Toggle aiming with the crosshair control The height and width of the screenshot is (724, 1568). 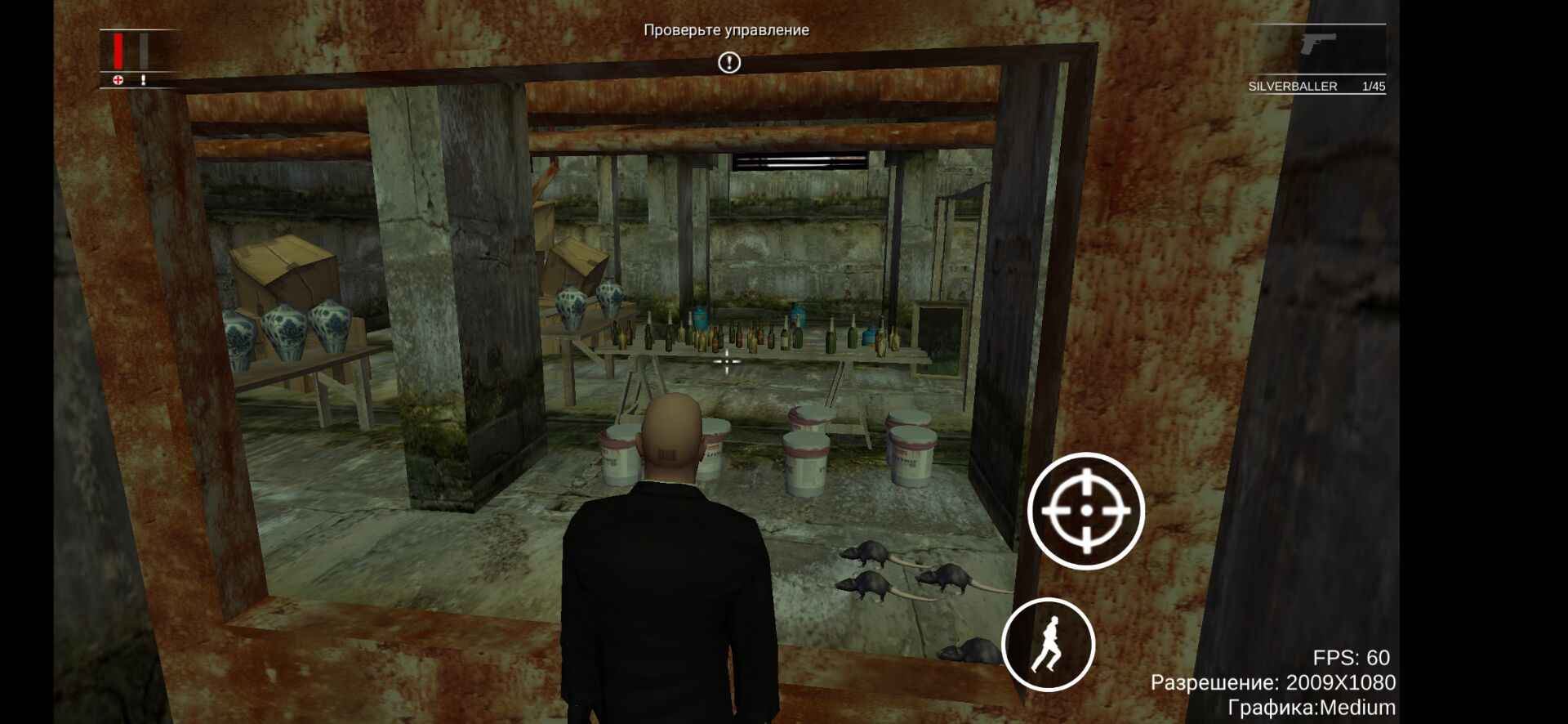coord(1085,511)
